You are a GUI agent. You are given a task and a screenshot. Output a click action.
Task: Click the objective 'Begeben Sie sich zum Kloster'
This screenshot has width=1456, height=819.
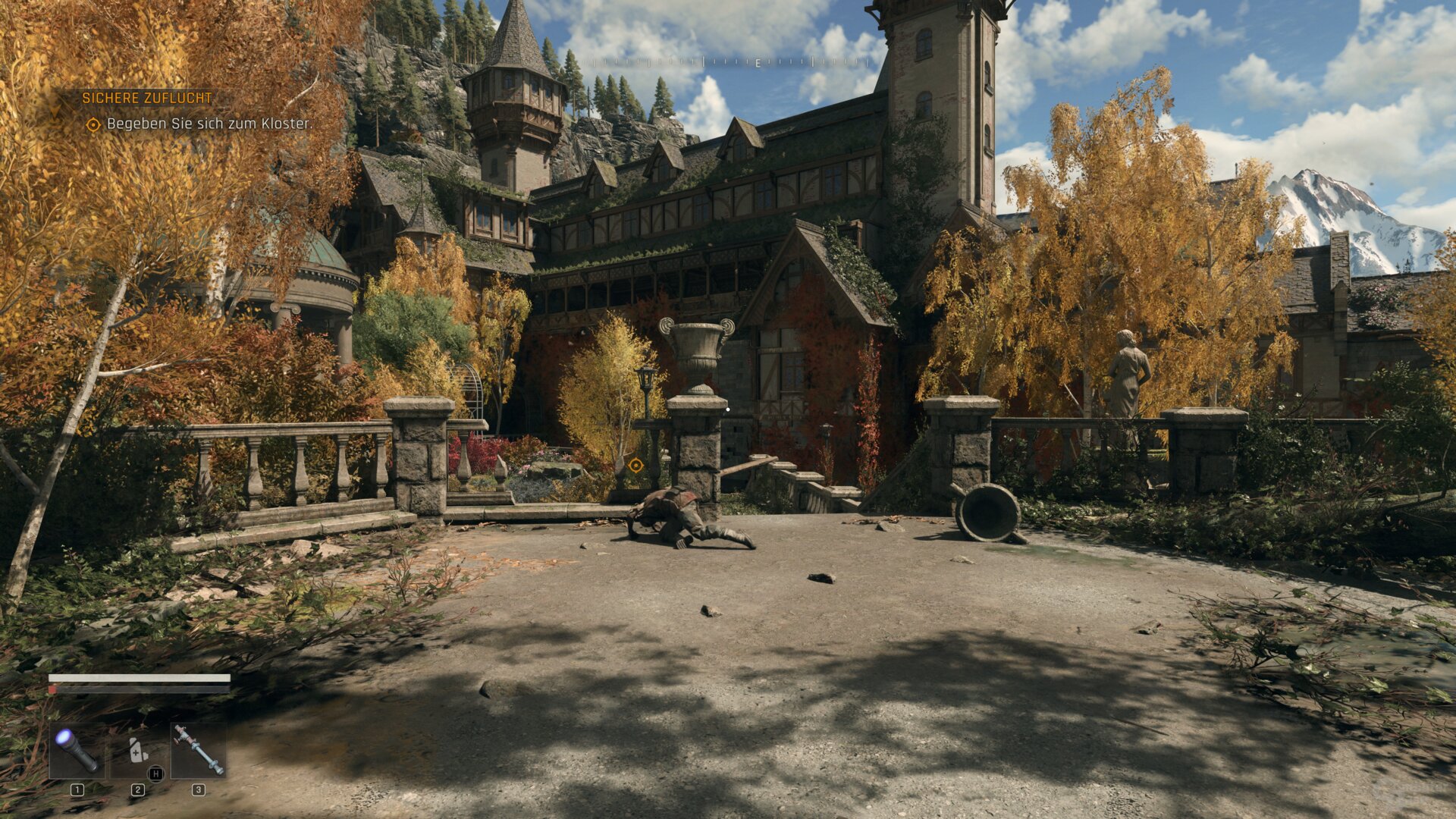tap(209, 124)
